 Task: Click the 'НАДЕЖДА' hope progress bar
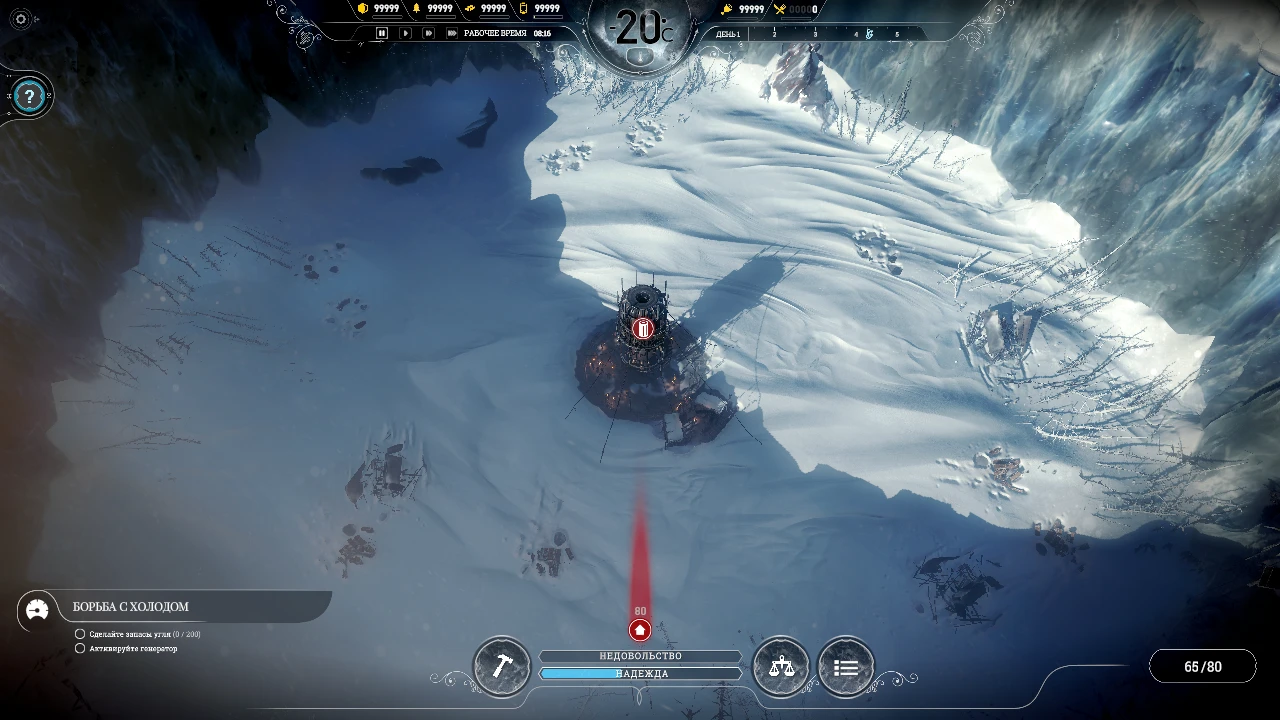pos(640,673)
